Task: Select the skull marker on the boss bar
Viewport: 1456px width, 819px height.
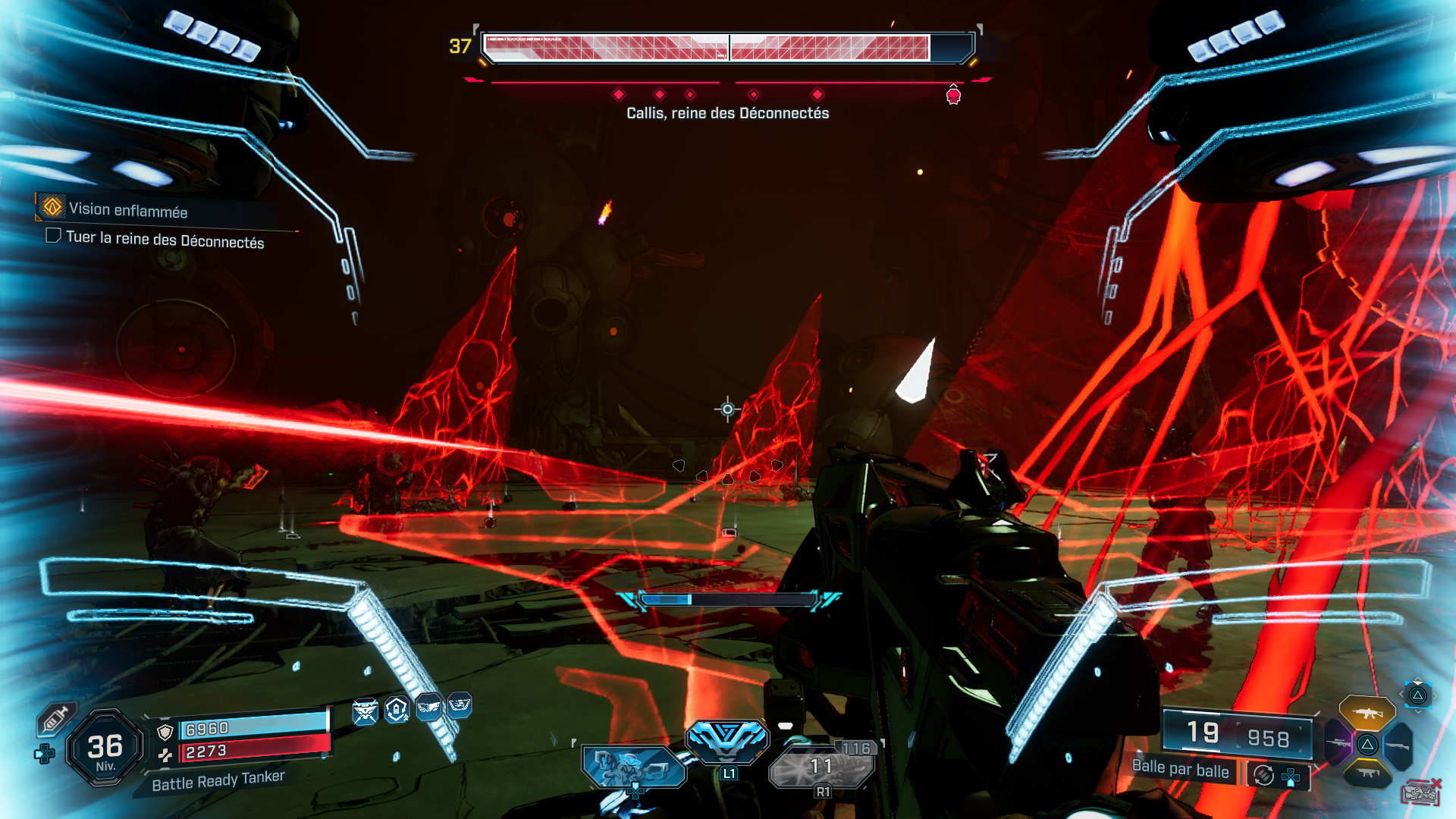Action: pos(953,96)
